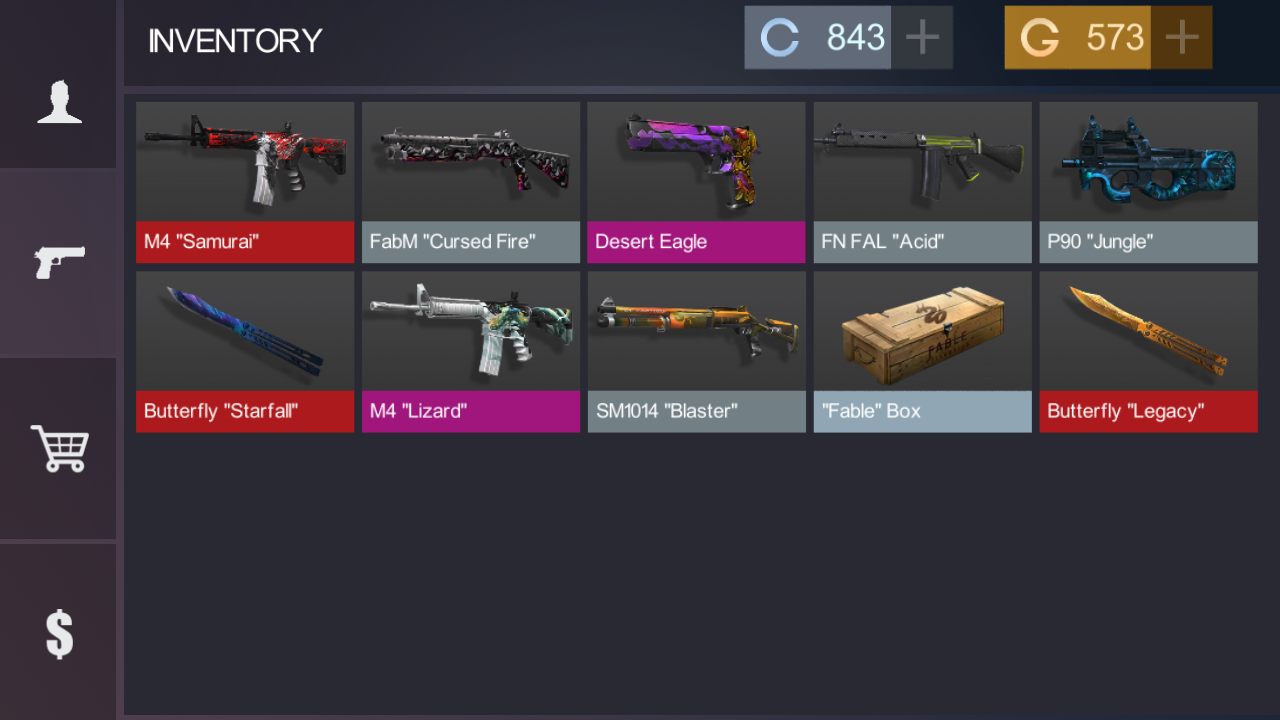Add more credits with the plus button

[922, 37]
